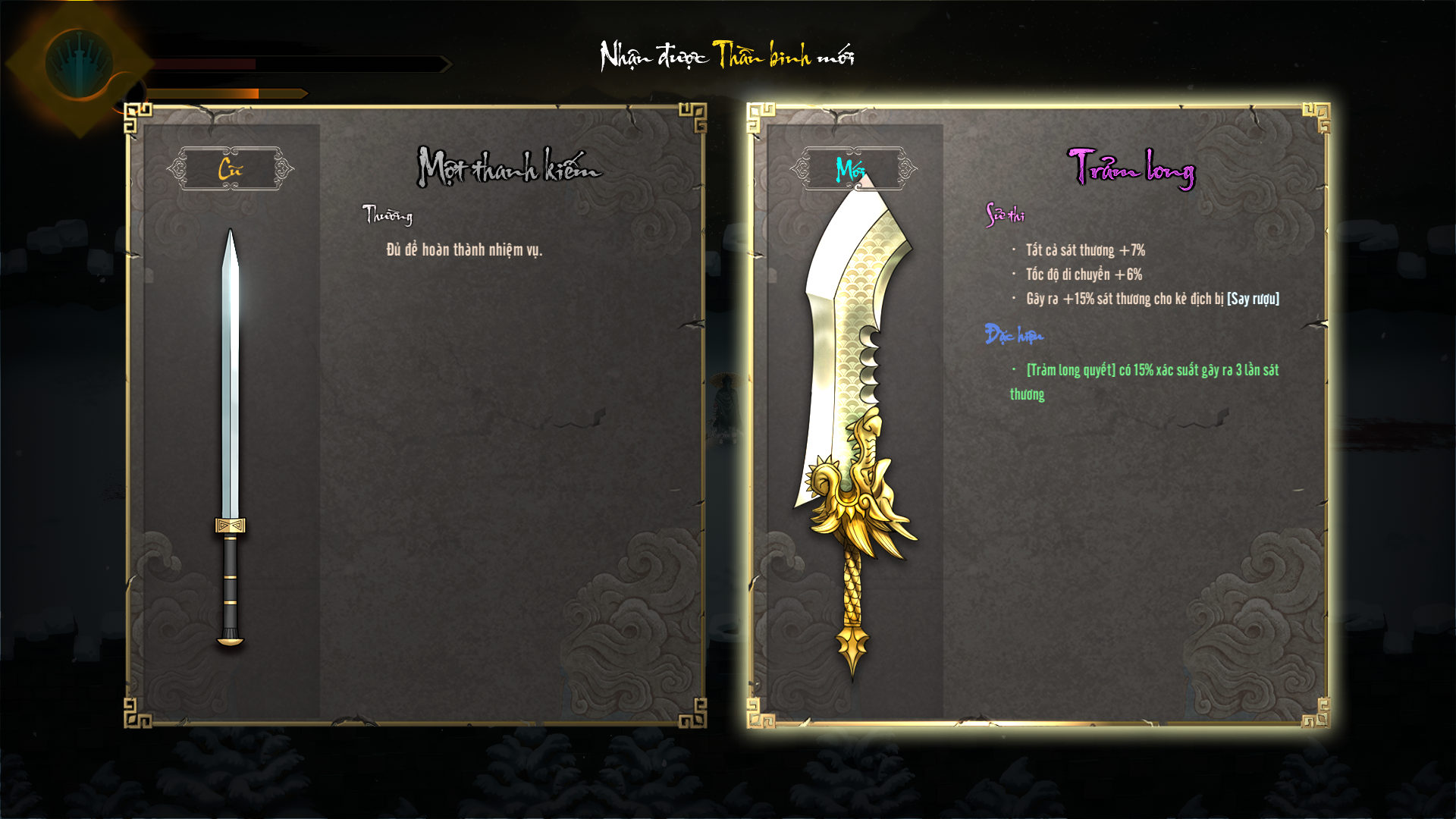This screenshot has width=1456, height=819.
Task: Choose the new Trảm long weapon card
Action: (1037, 416)
